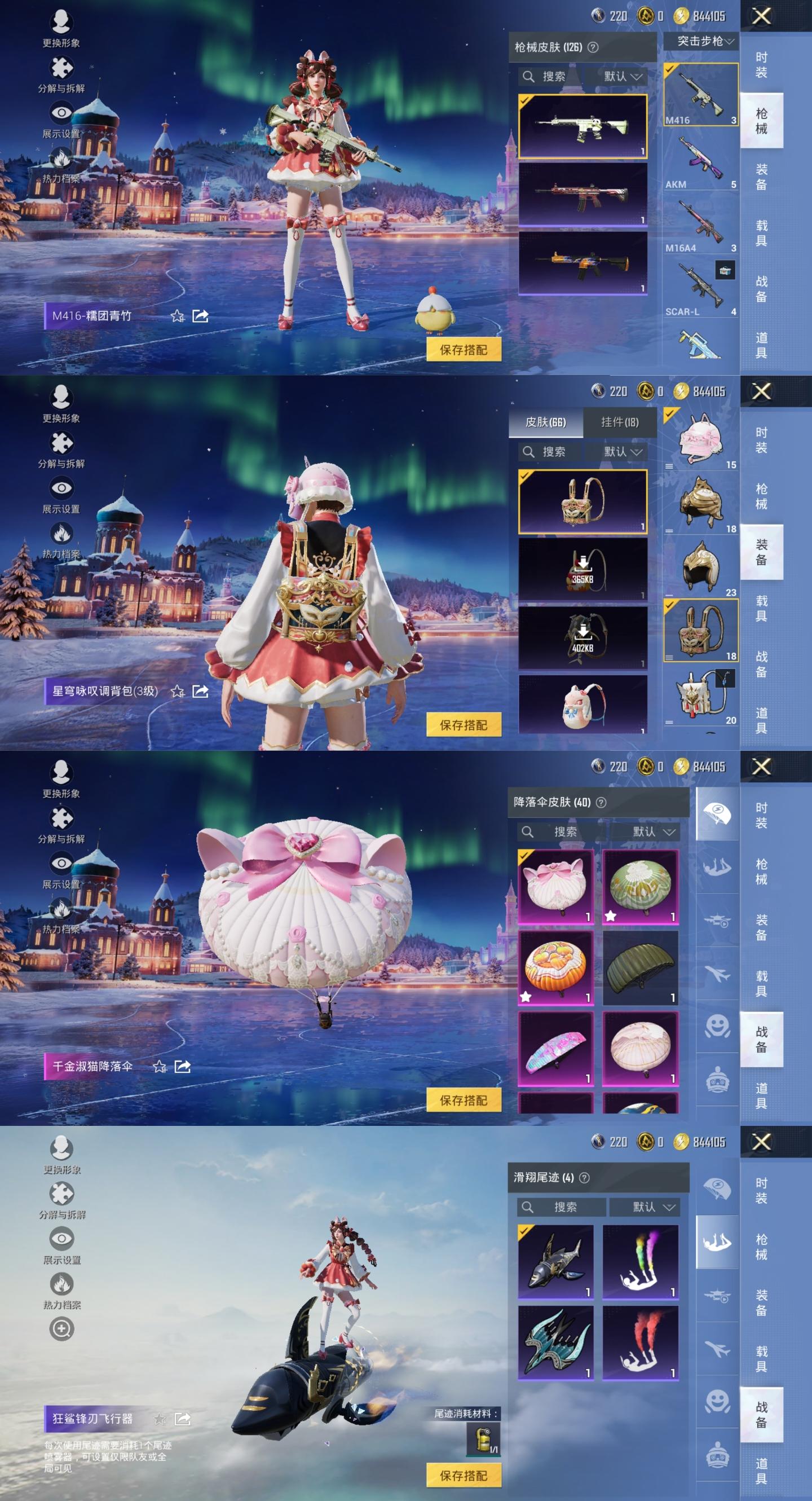The width and height of the screenshot is (812, 1501).
Task: Choose the orange and blue M416 skin
Action: click(582, 263)
